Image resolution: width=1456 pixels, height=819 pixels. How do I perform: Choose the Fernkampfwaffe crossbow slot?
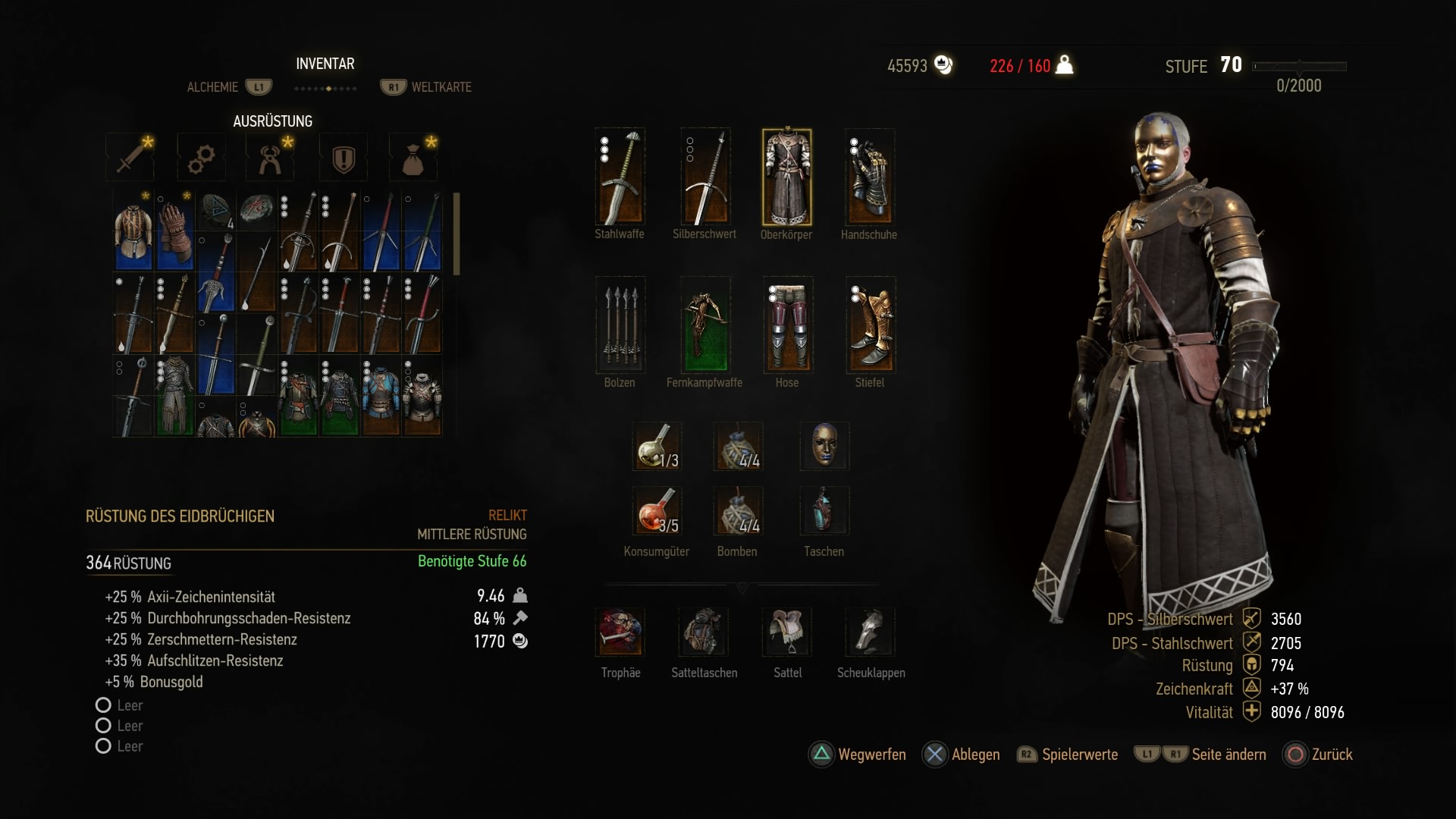[x=705, y=325]
